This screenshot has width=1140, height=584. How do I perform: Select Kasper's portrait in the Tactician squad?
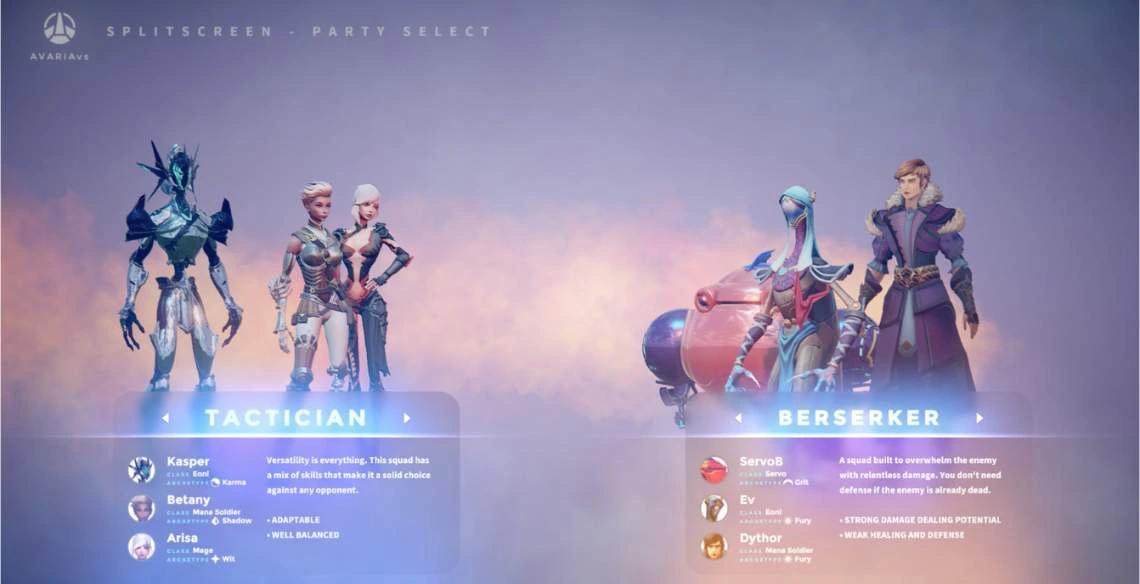(x=141, y=469)
